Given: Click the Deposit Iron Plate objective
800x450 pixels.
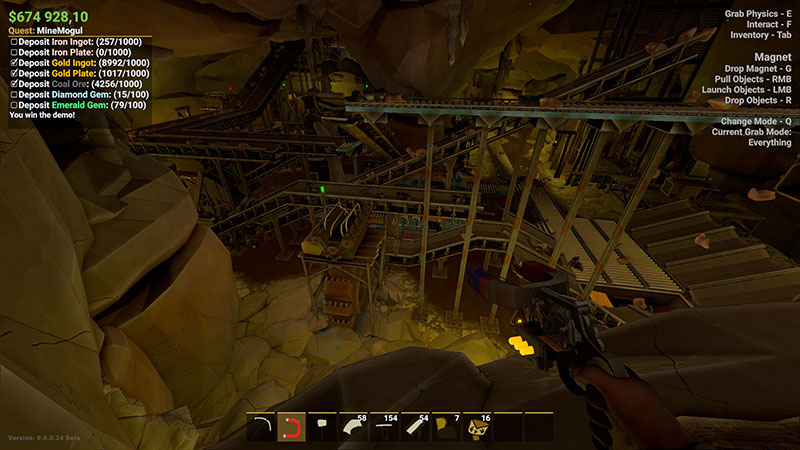Looking at the screenshot, I should pyautogui.click(x=74, y=53).
